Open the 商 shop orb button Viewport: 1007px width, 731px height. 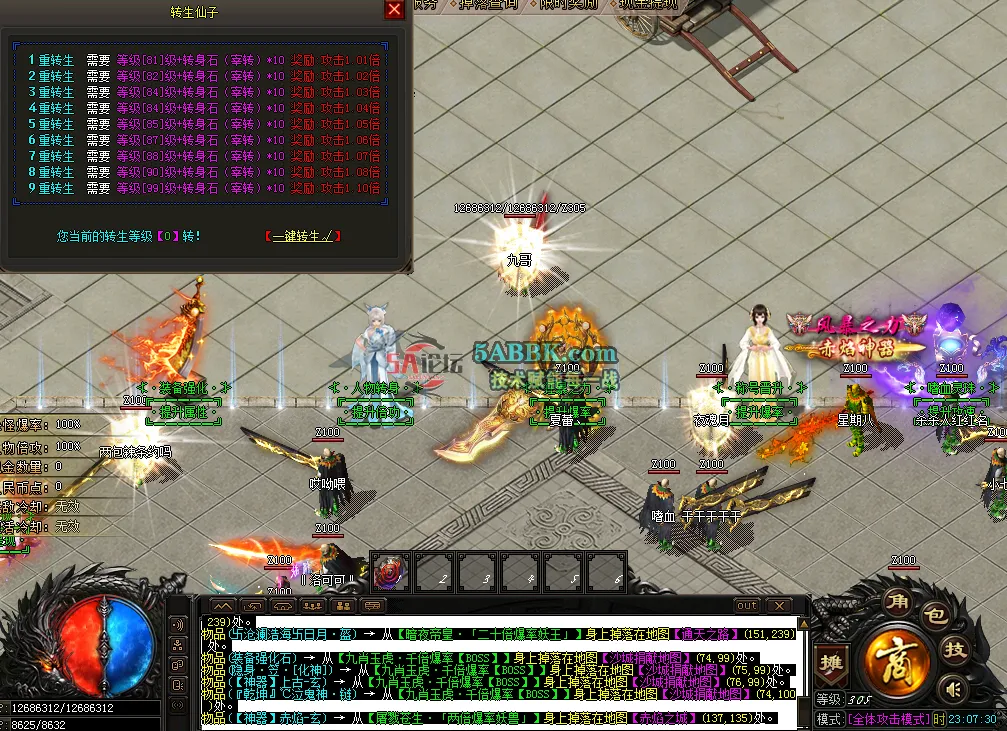[x=893, y=663]
